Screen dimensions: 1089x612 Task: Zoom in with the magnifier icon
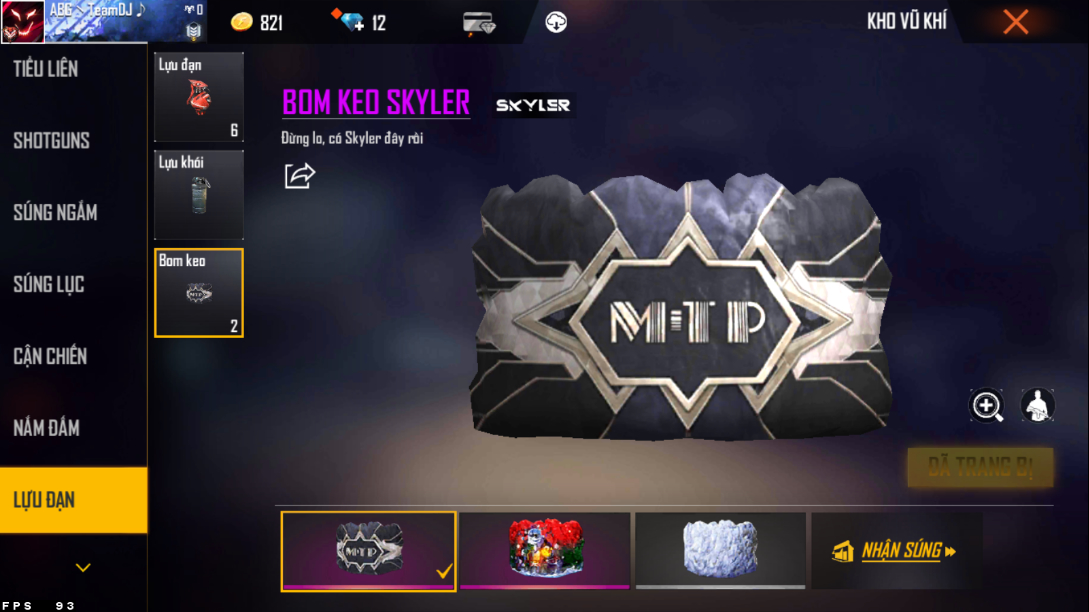[987, 405]
